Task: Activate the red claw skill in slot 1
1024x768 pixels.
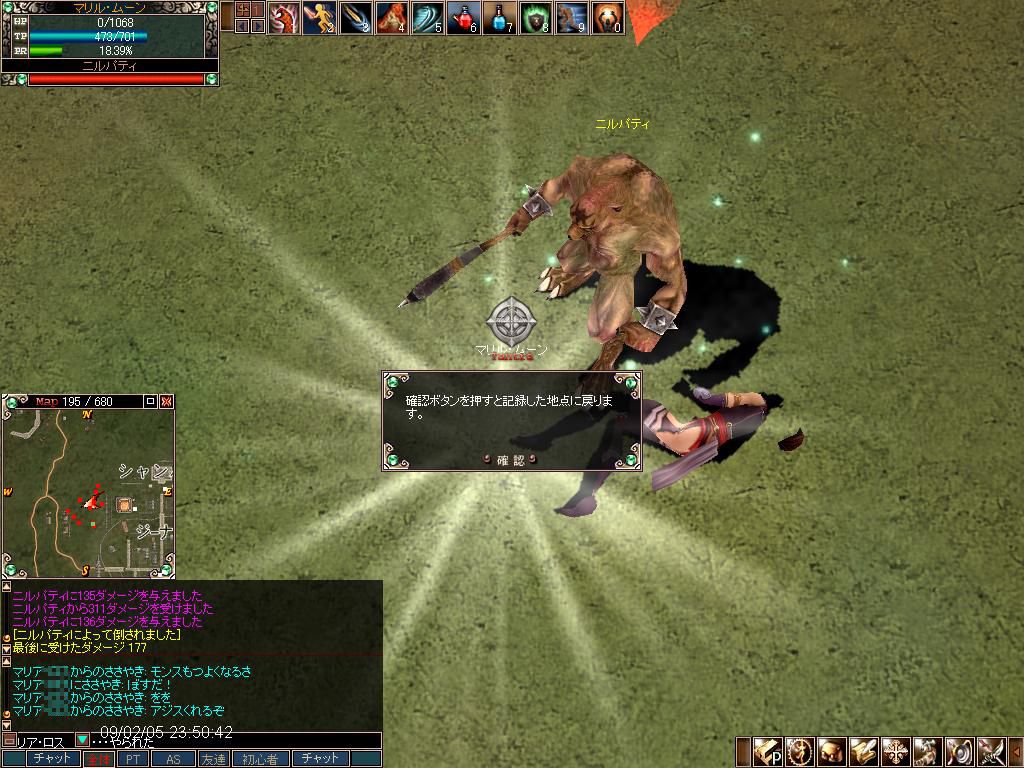Action: click(283, 18)
